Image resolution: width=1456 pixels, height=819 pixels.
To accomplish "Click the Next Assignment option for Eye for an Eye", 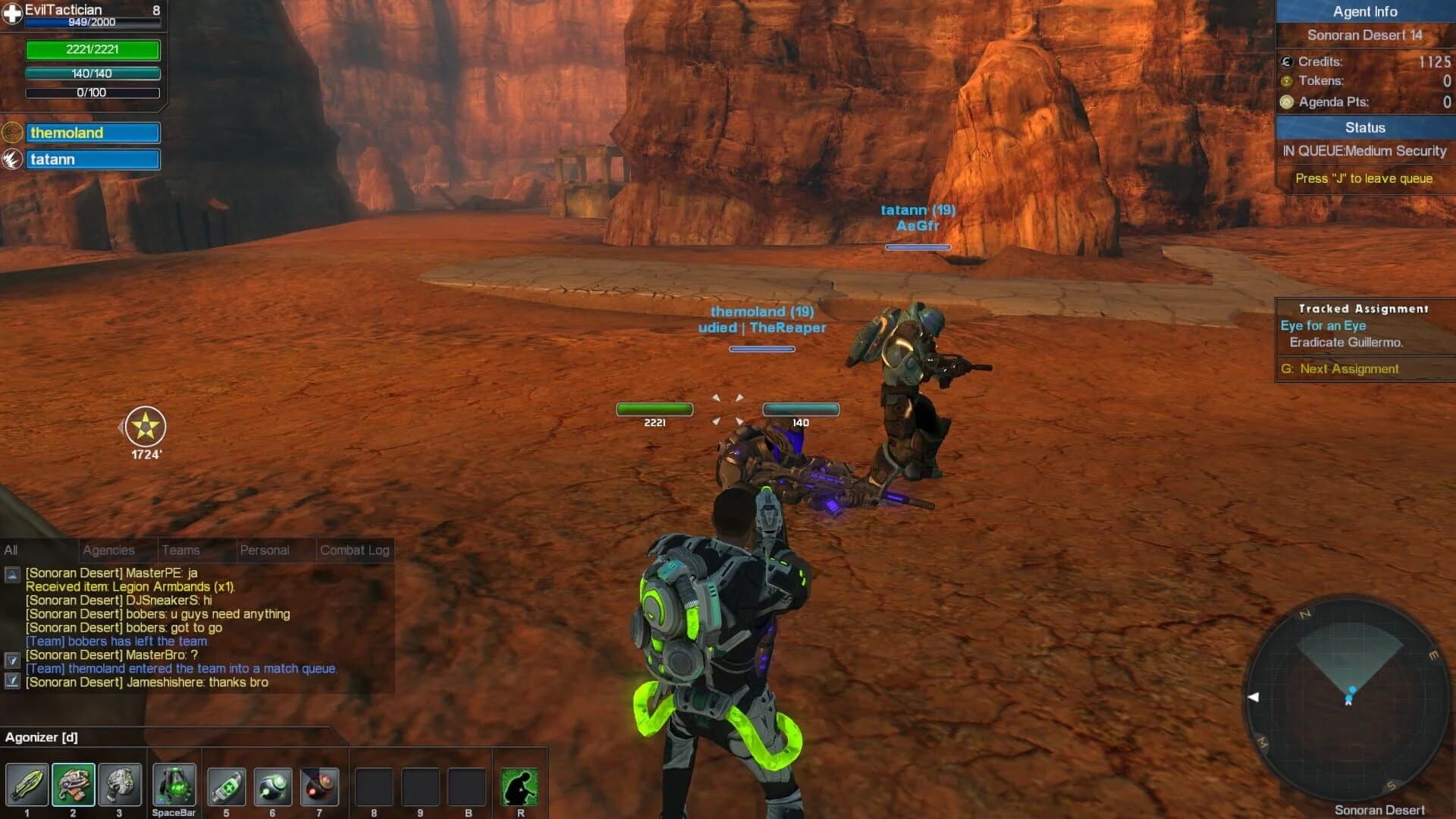I will [1340, 369].
